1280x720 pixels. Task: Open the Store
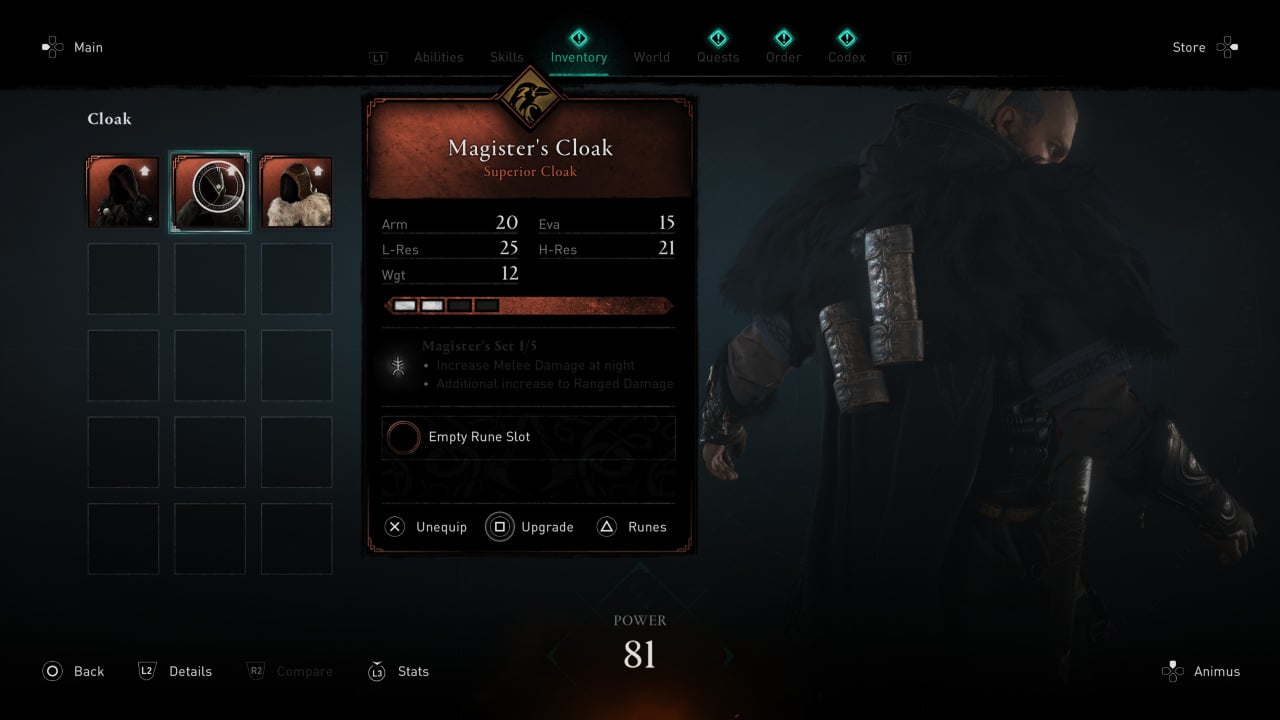1204,47
